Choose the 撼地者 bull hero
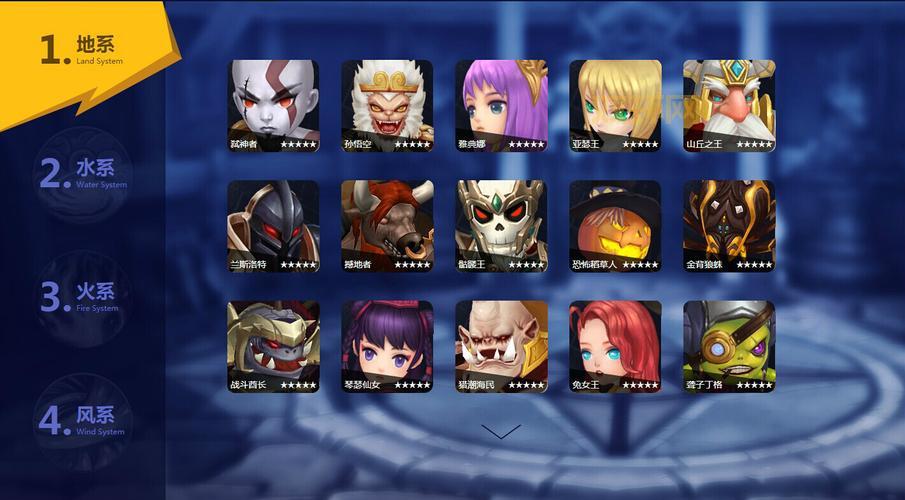The image size is (905, 500). pos(387,225)
